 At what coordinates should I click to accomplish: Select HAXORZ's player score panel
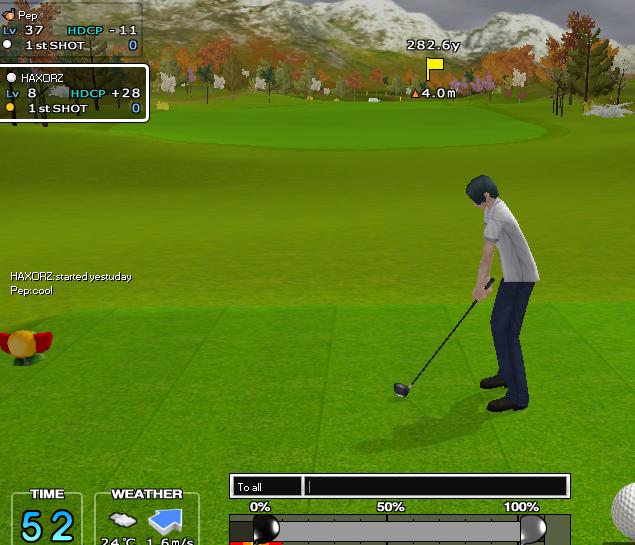[75, 93]
